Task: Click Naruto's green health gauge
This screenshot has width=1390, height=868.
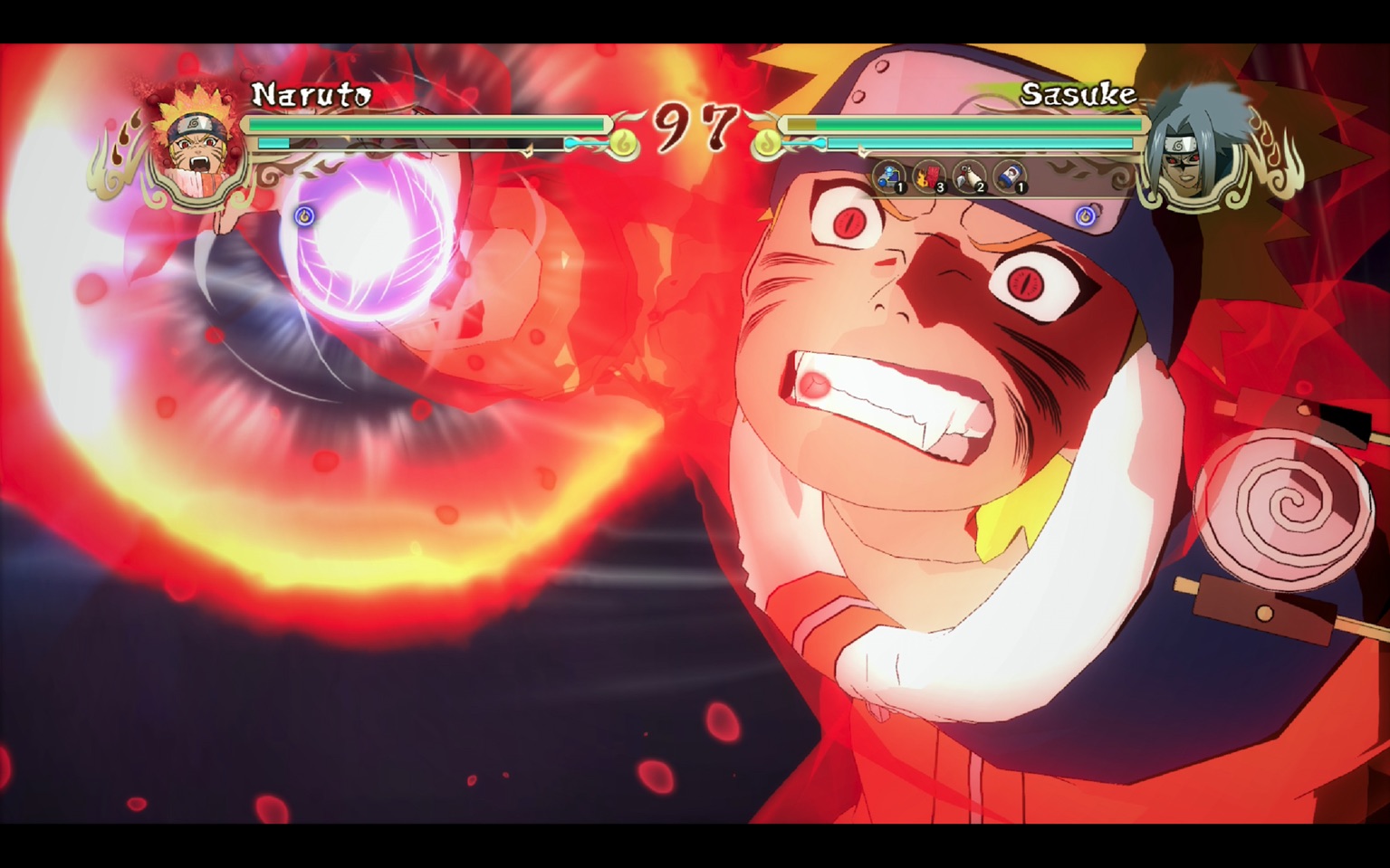Action: tap(426, 125)
